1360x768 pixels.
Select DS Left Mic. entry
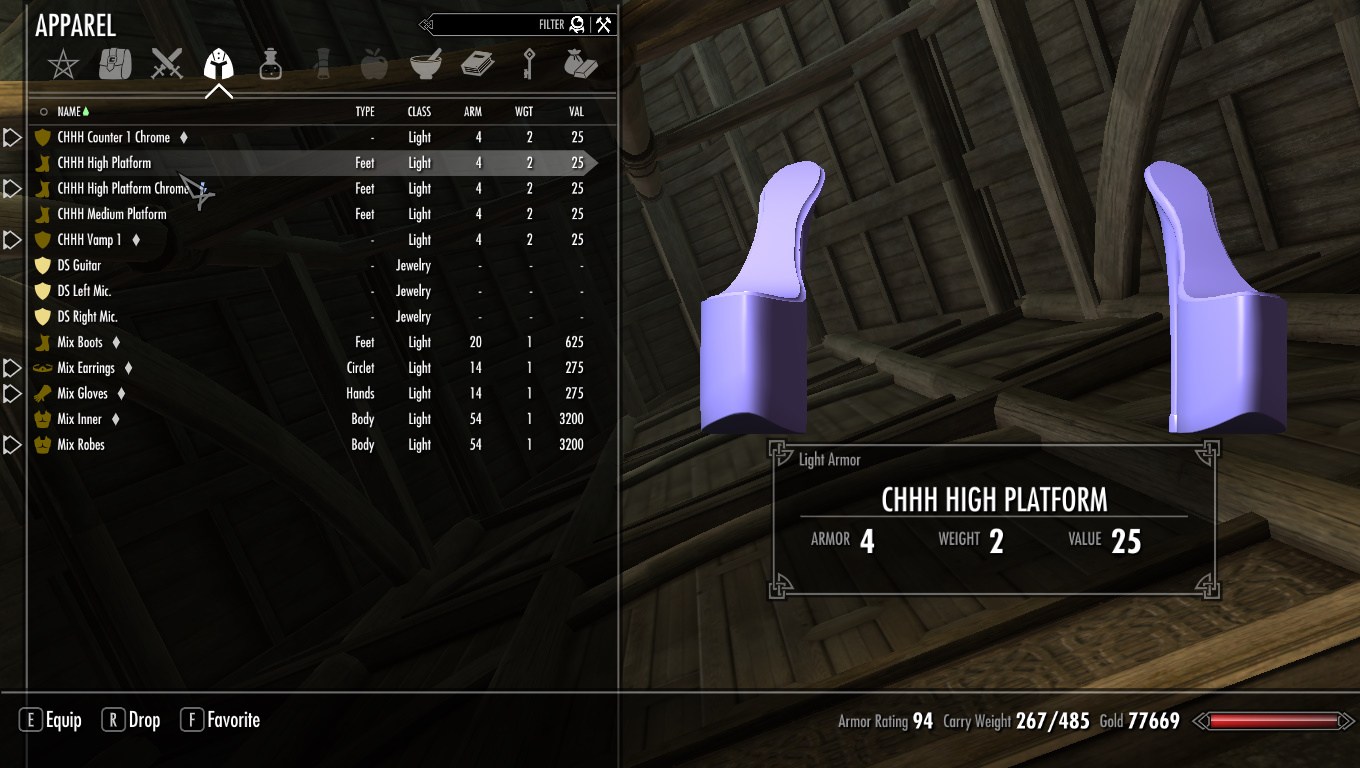tap(84, 291)
